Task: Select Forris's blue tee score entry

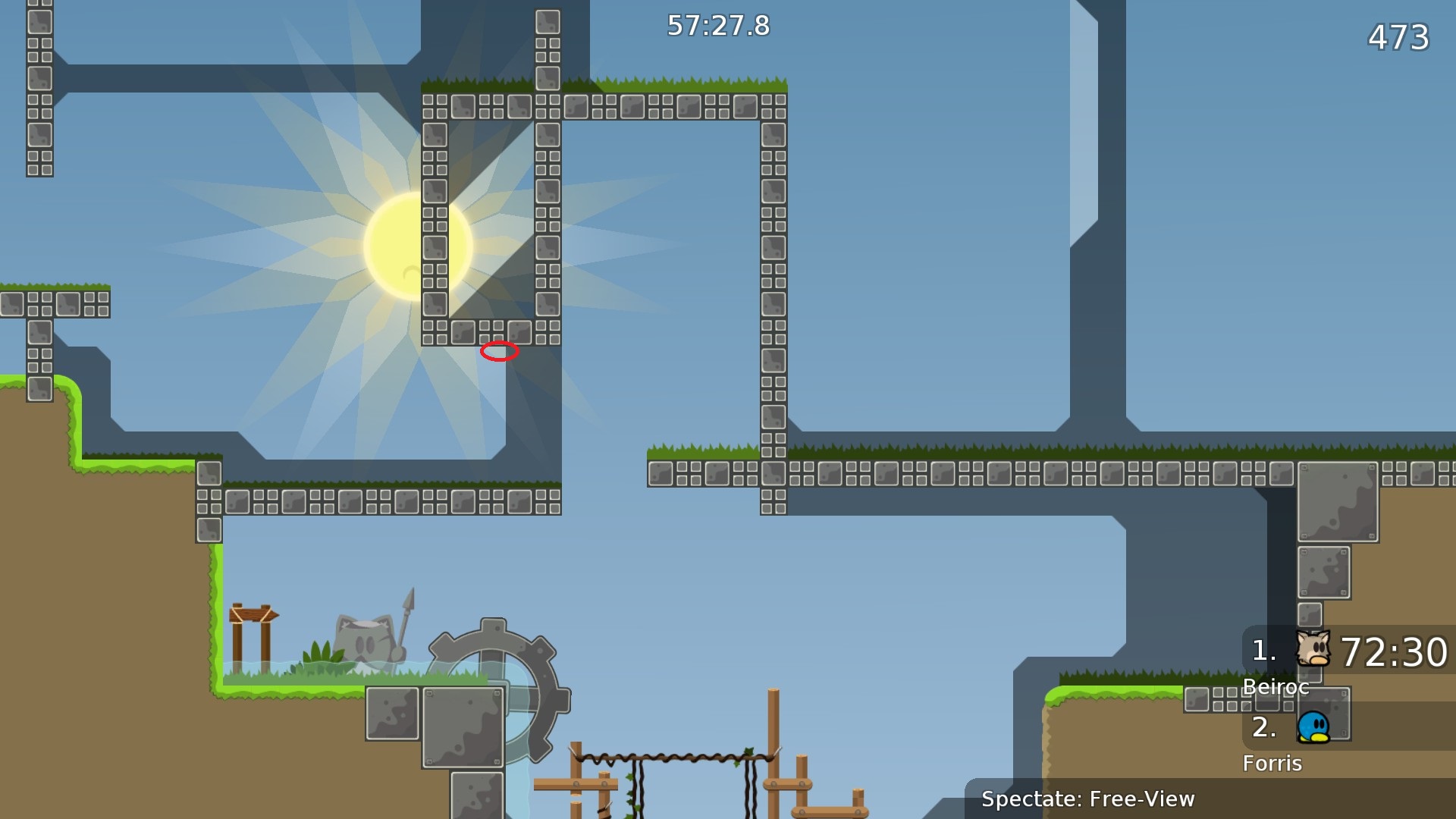Action: point(1313,727)
